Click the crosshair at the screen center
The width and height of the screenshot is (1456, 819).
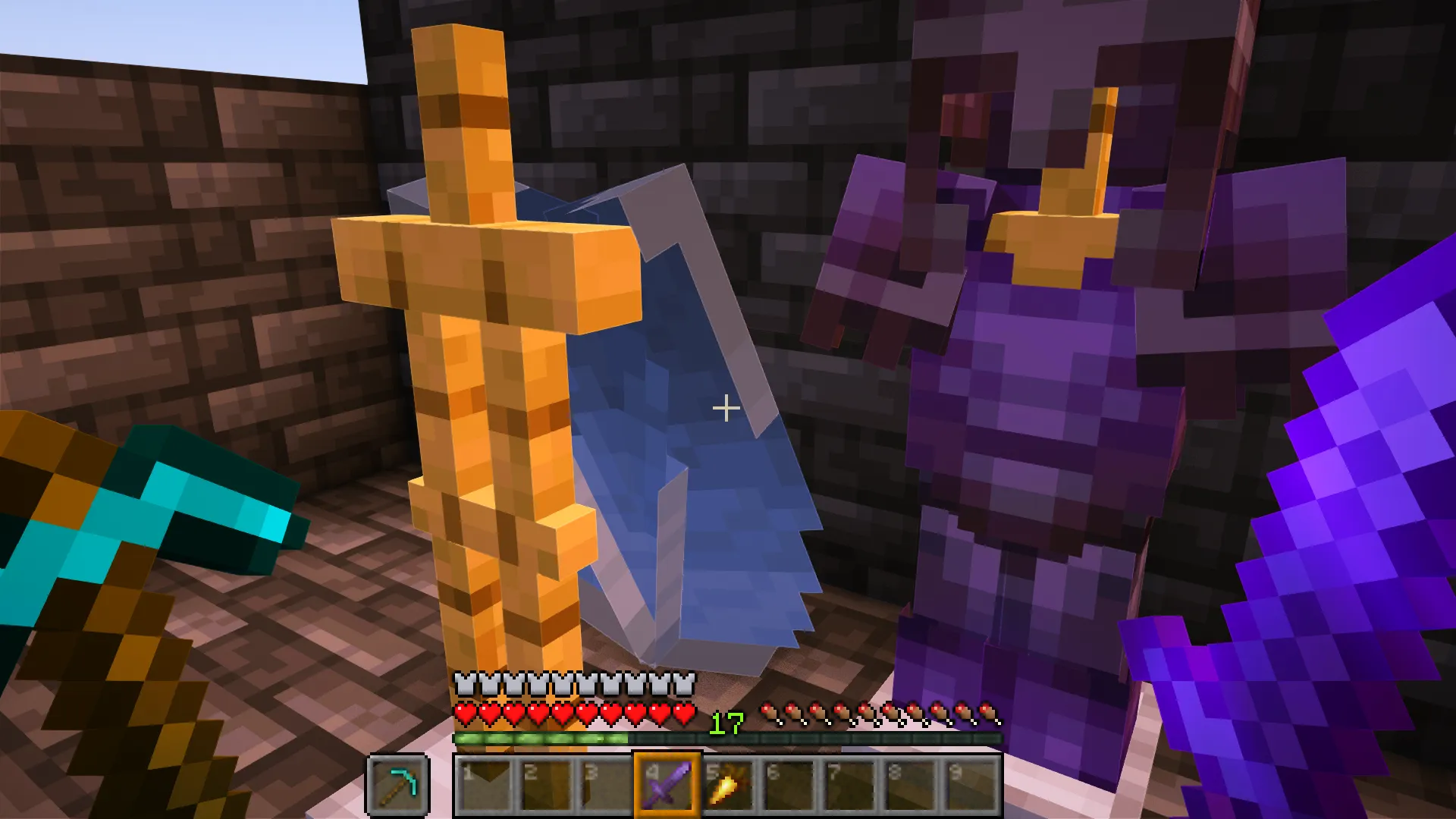pos(726,409)
